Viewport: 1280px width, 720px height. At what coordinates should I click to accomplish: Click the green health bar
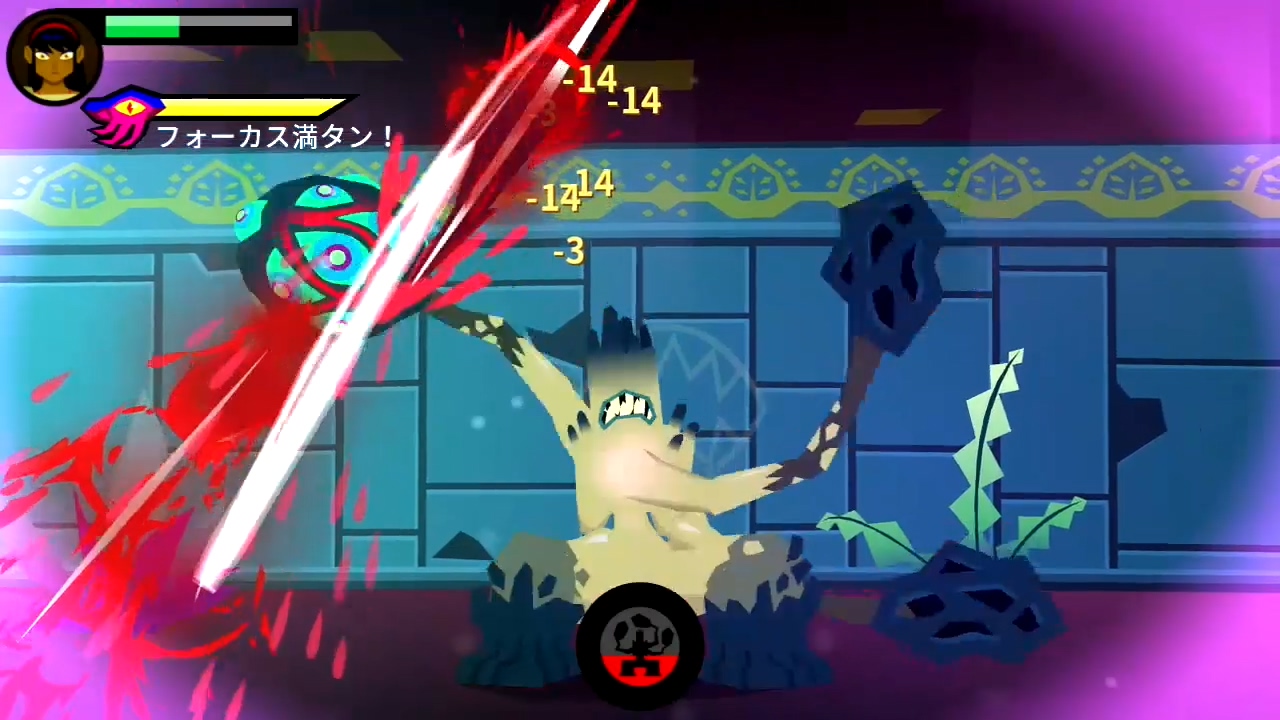click(x=145, y=29)
